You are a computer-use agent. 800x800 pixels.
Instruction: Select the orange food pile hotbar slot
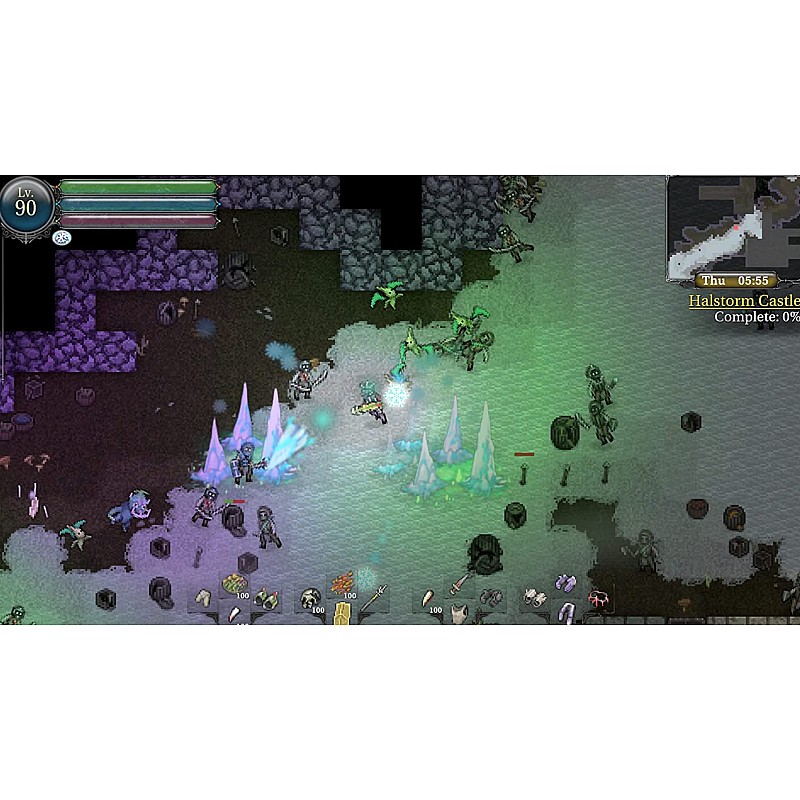(342, 583)
